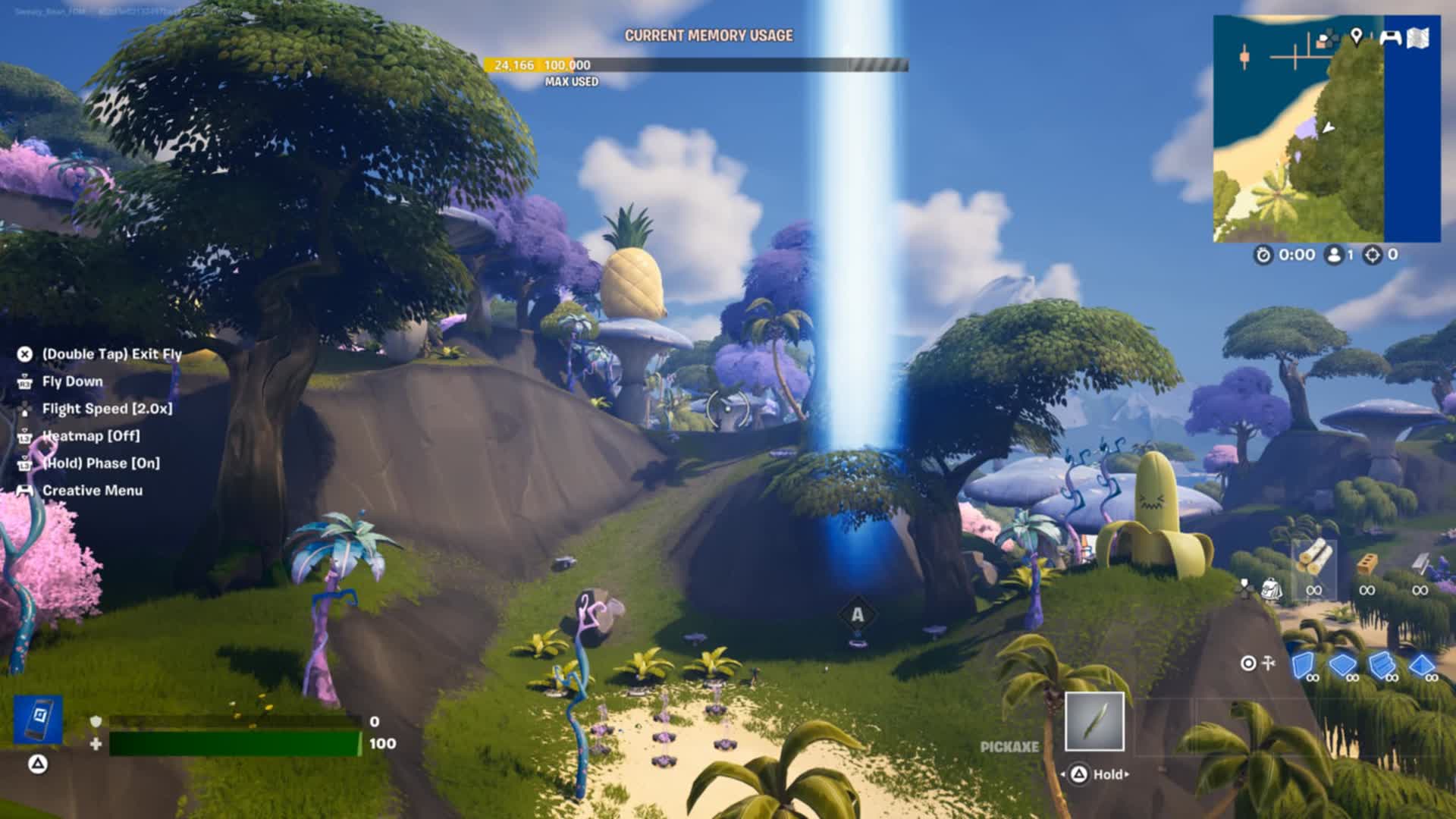Toggle the Heatmap option
The width and height of the screenshot is (1456, 819).
pos(90,436)
